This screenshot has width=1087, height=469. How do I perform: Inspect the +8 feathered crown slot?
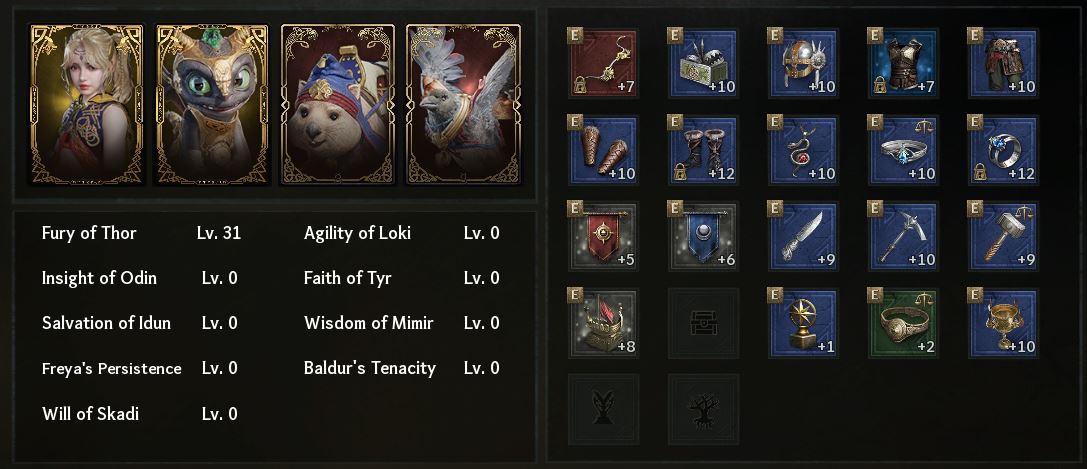[x=603, y=323]
